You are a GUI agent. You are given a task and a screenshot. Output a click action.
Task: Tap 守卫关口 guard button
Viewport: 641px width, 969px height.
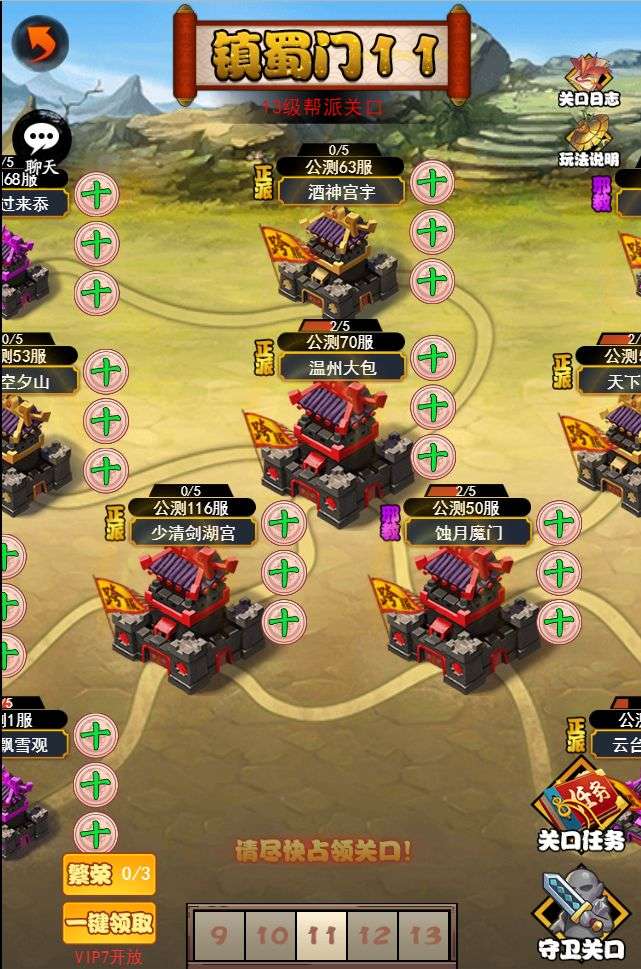[581, 913]
